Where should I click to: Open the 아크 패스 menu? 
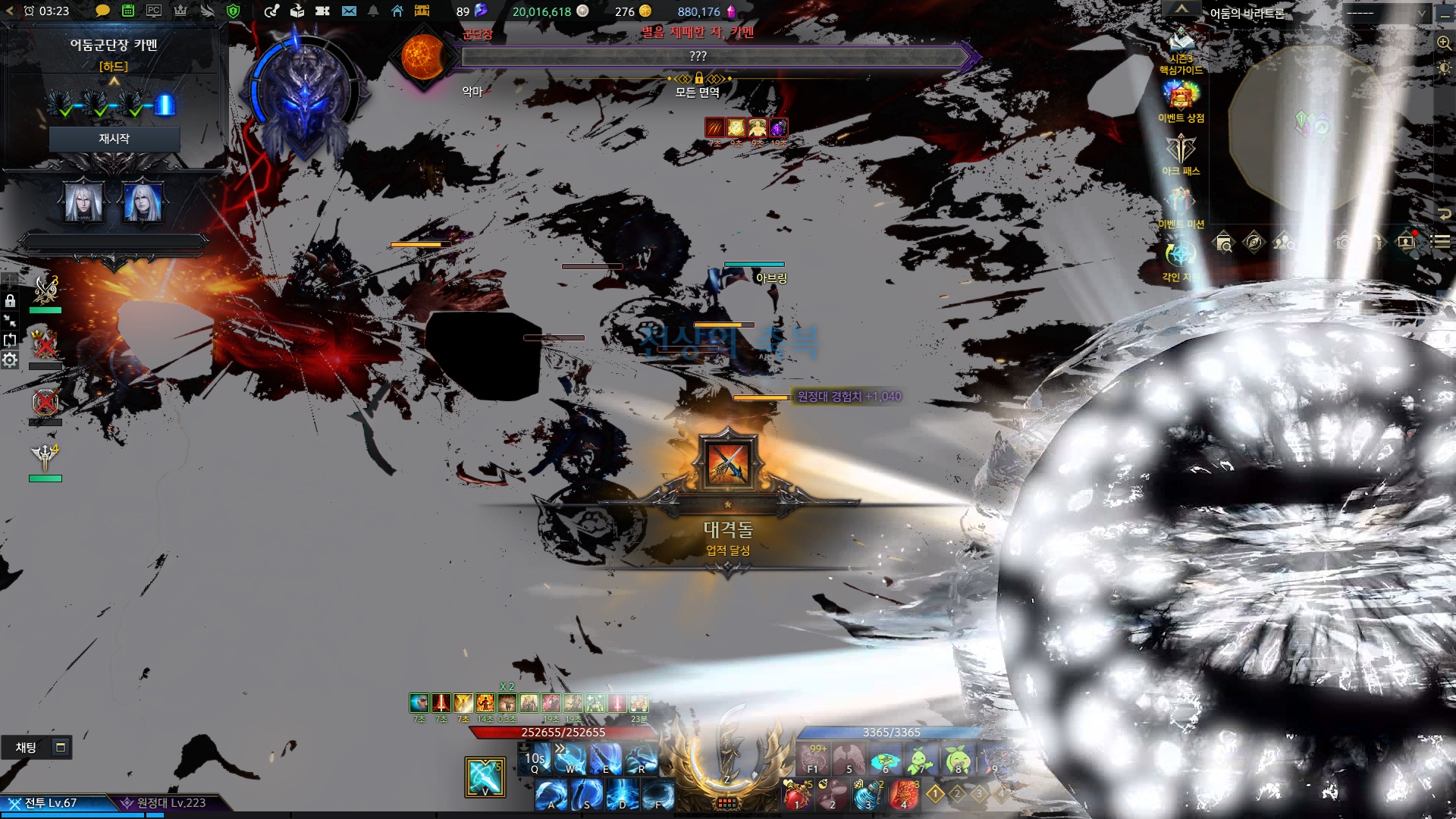tap(1181, 150)
